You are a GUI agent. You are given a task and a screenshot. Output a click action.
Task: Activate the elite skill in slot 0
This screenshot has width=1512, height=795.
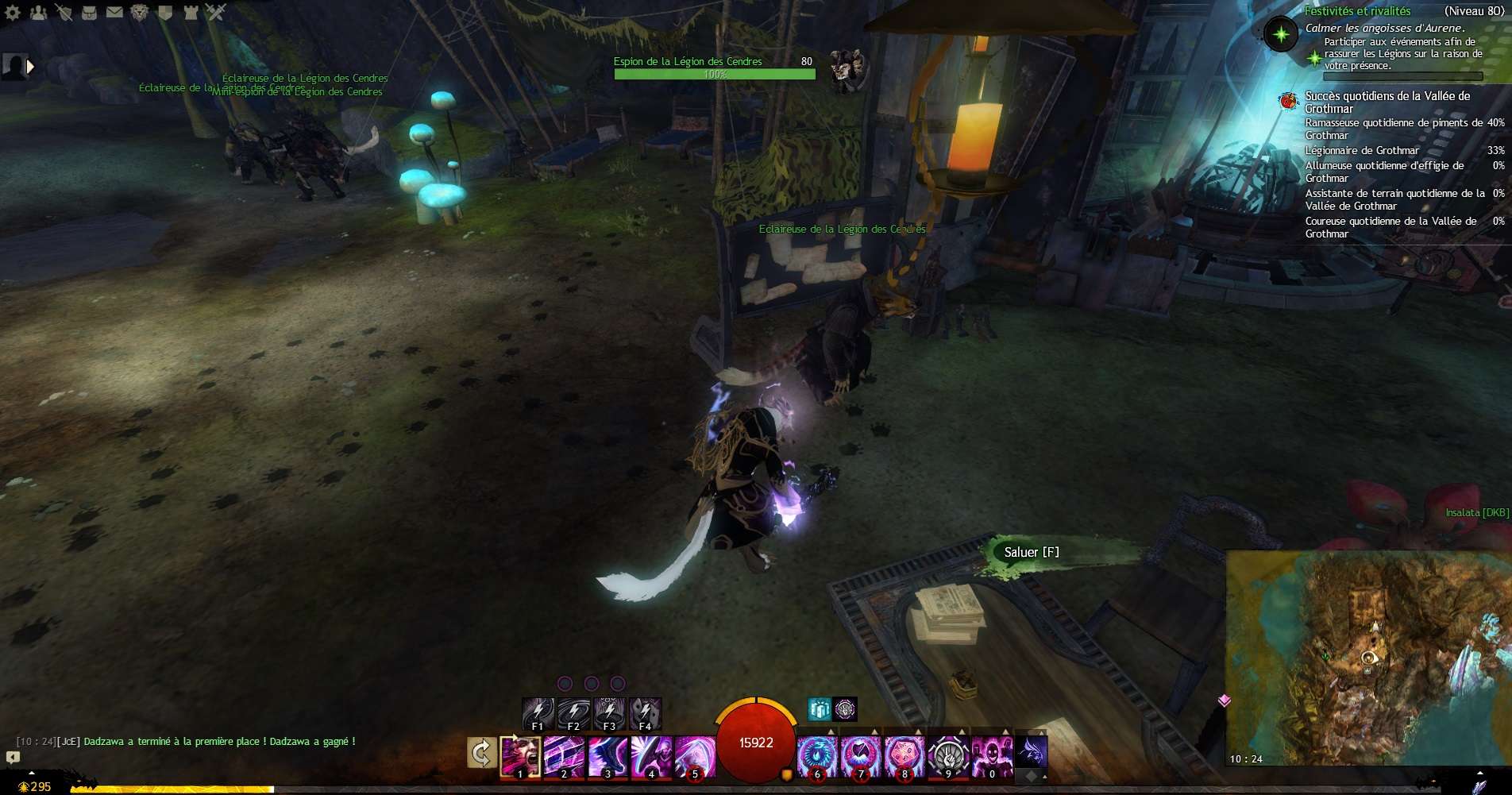[992, 754]
